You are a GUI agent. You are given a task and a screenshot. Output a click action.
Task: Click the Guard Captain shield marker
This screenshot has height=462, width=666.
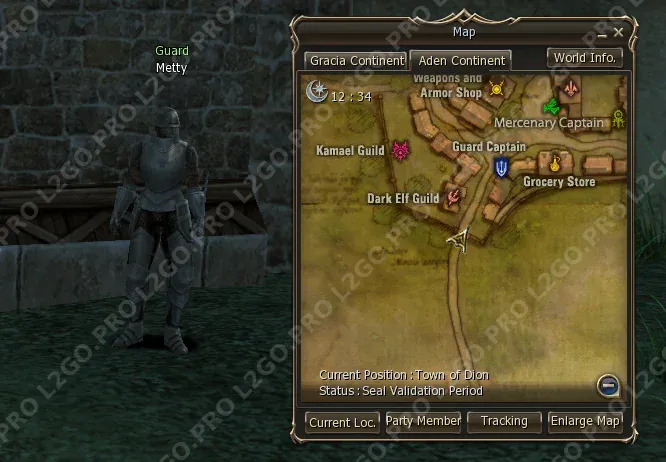click(501, 167)
